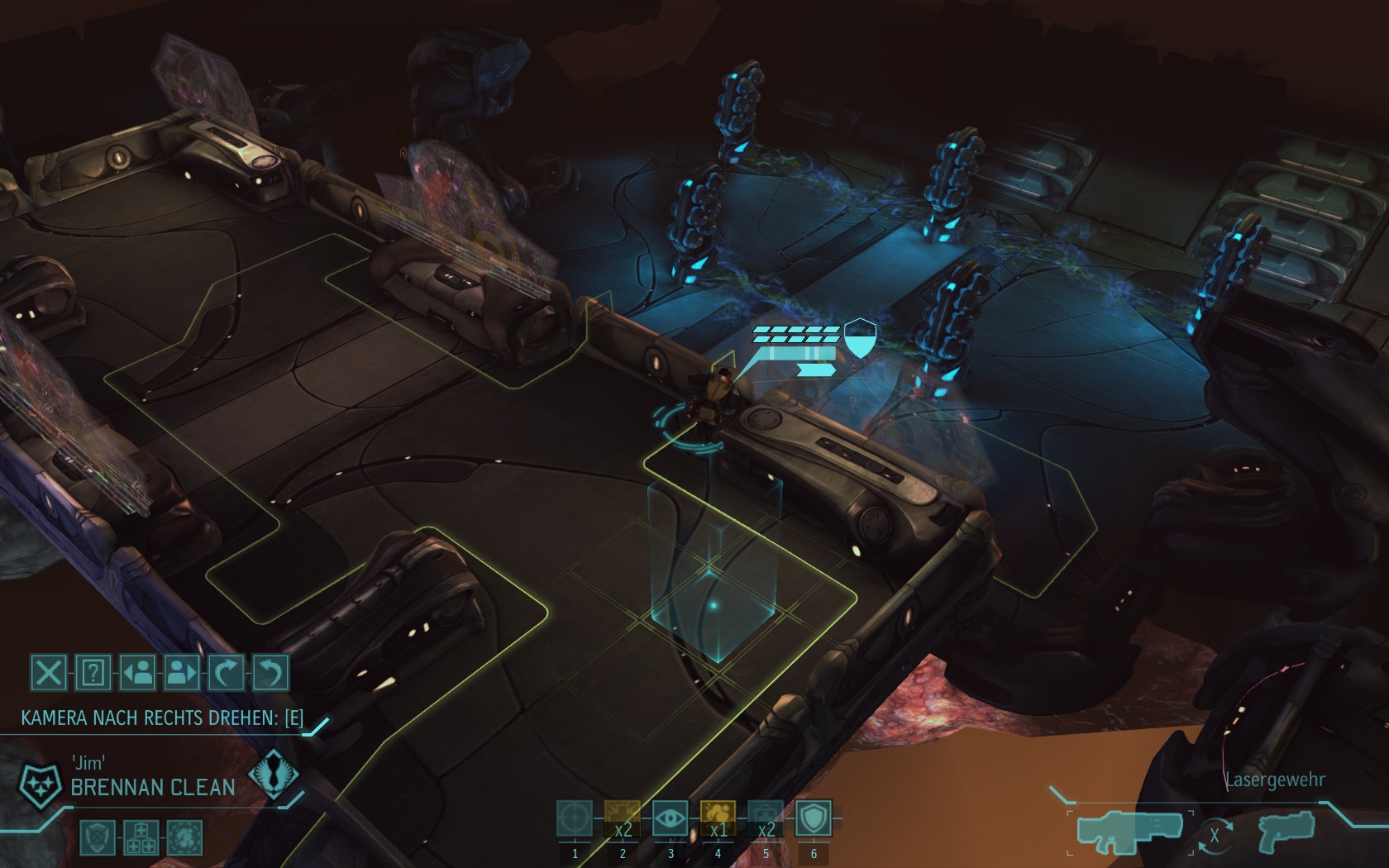Switch to the next soldier
The image size is (1389, 868).
click(x=182, y=673)
